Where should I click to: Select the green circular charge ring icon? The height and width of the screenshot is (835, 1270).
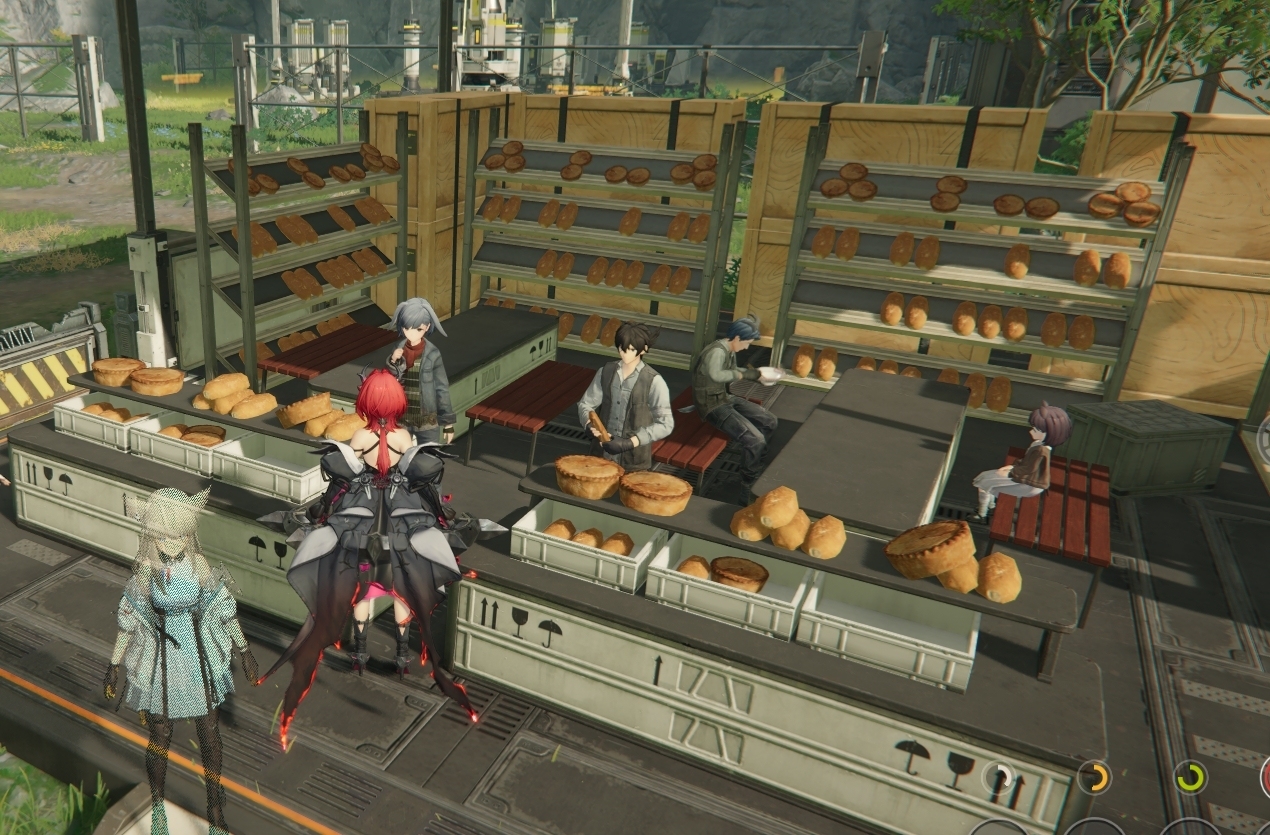pos(1190,777)
